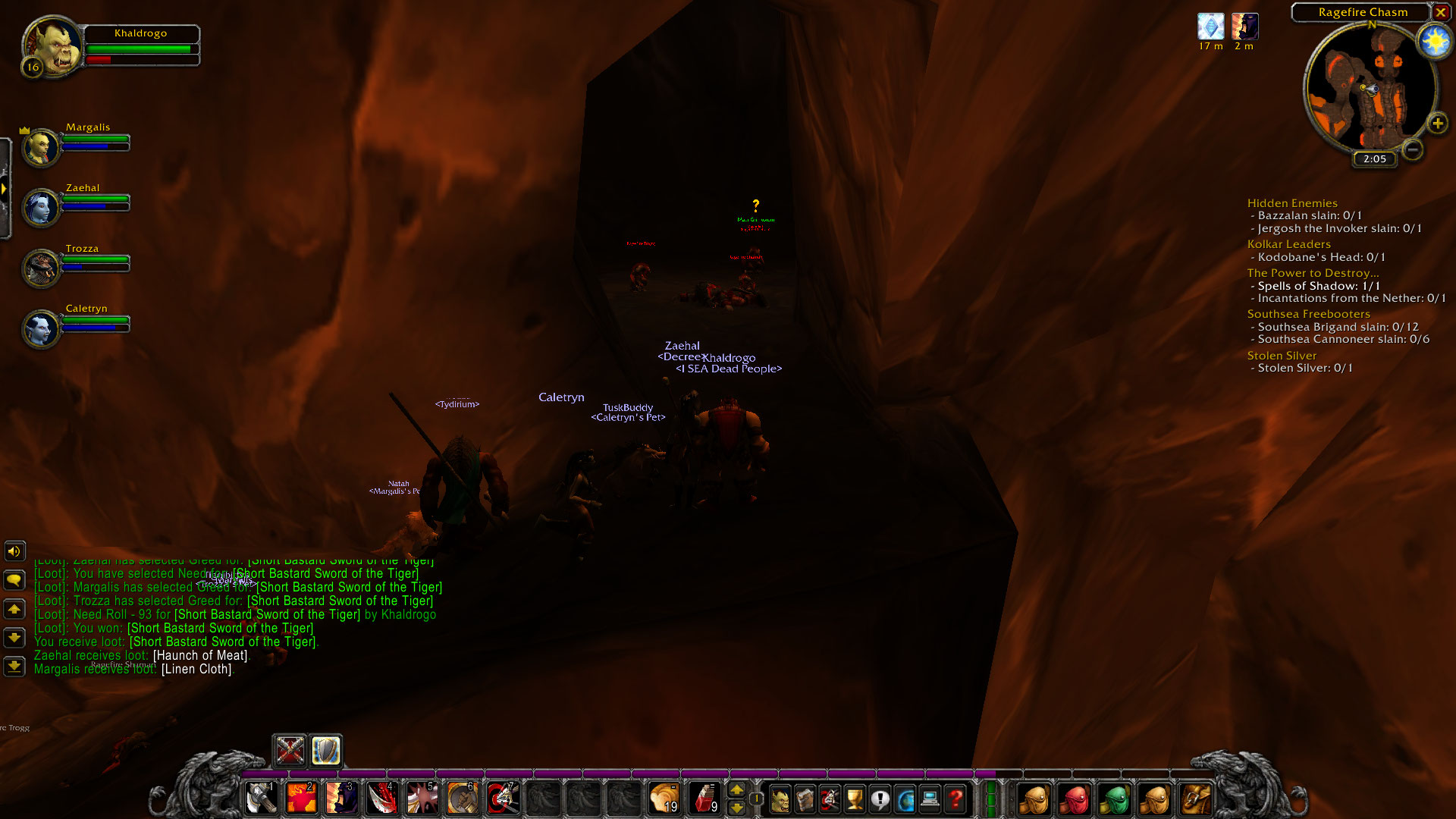1456x819 pixels.
Task: Open the World Map globe icon
Action: coord(905,799)
